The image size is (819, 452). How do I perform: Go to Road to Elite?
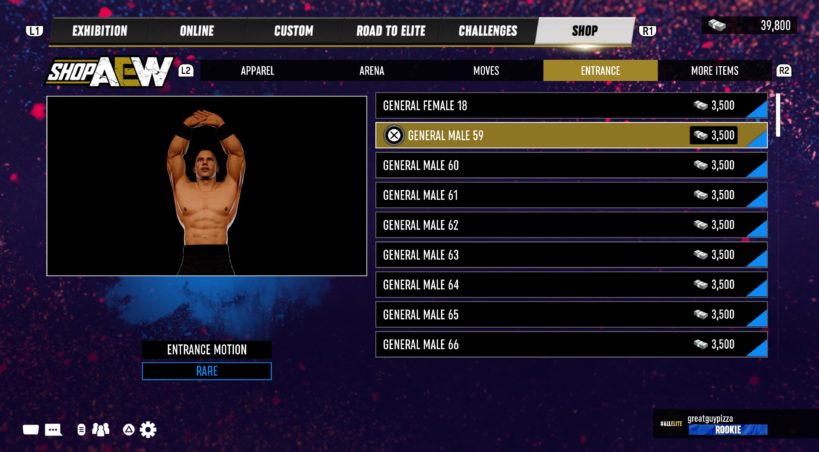(x=389, y=31)
